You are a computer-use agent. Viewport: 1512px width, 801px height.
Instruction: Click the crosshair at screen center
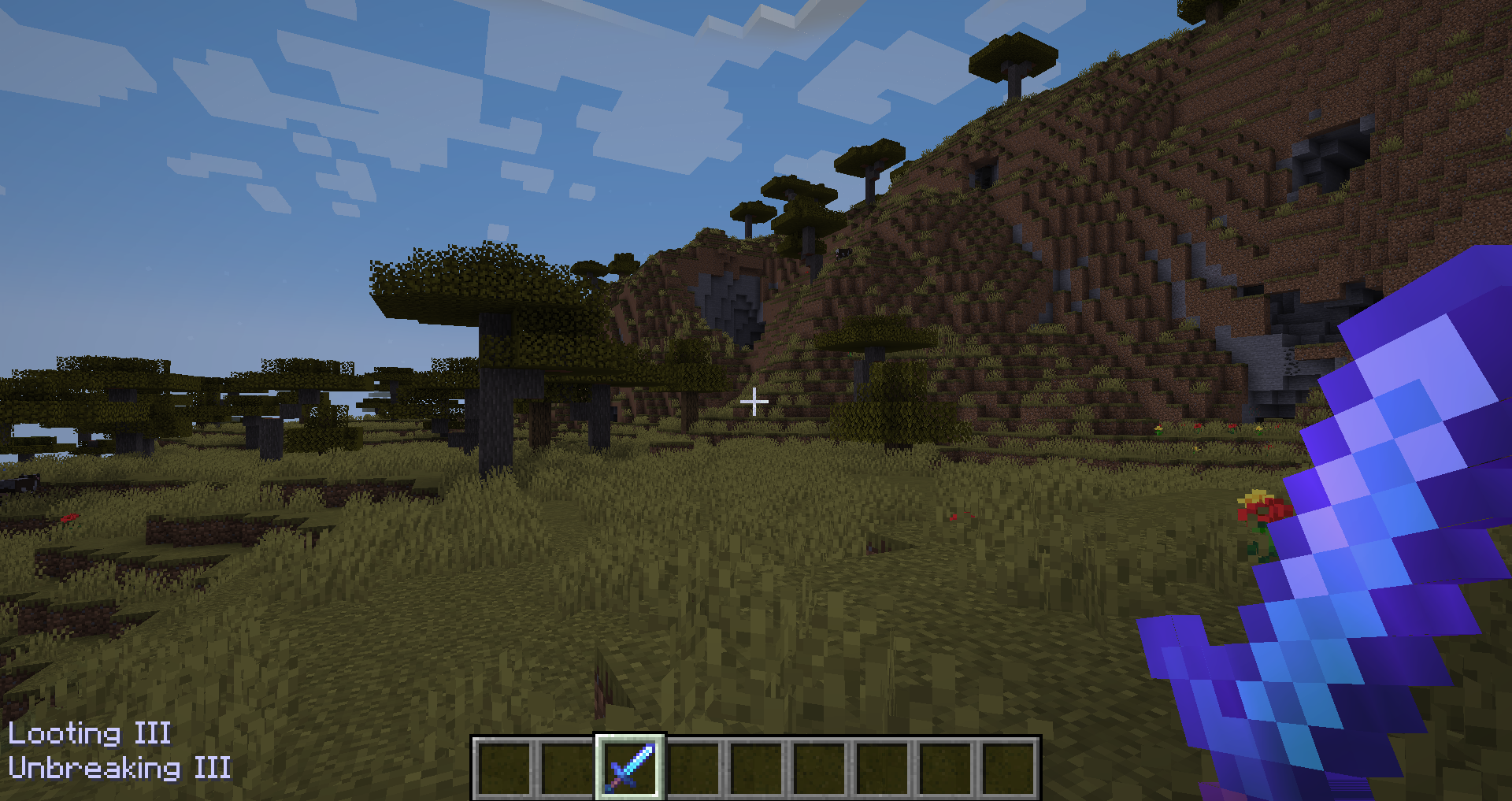pyautogui.click(x=755, y=401)
